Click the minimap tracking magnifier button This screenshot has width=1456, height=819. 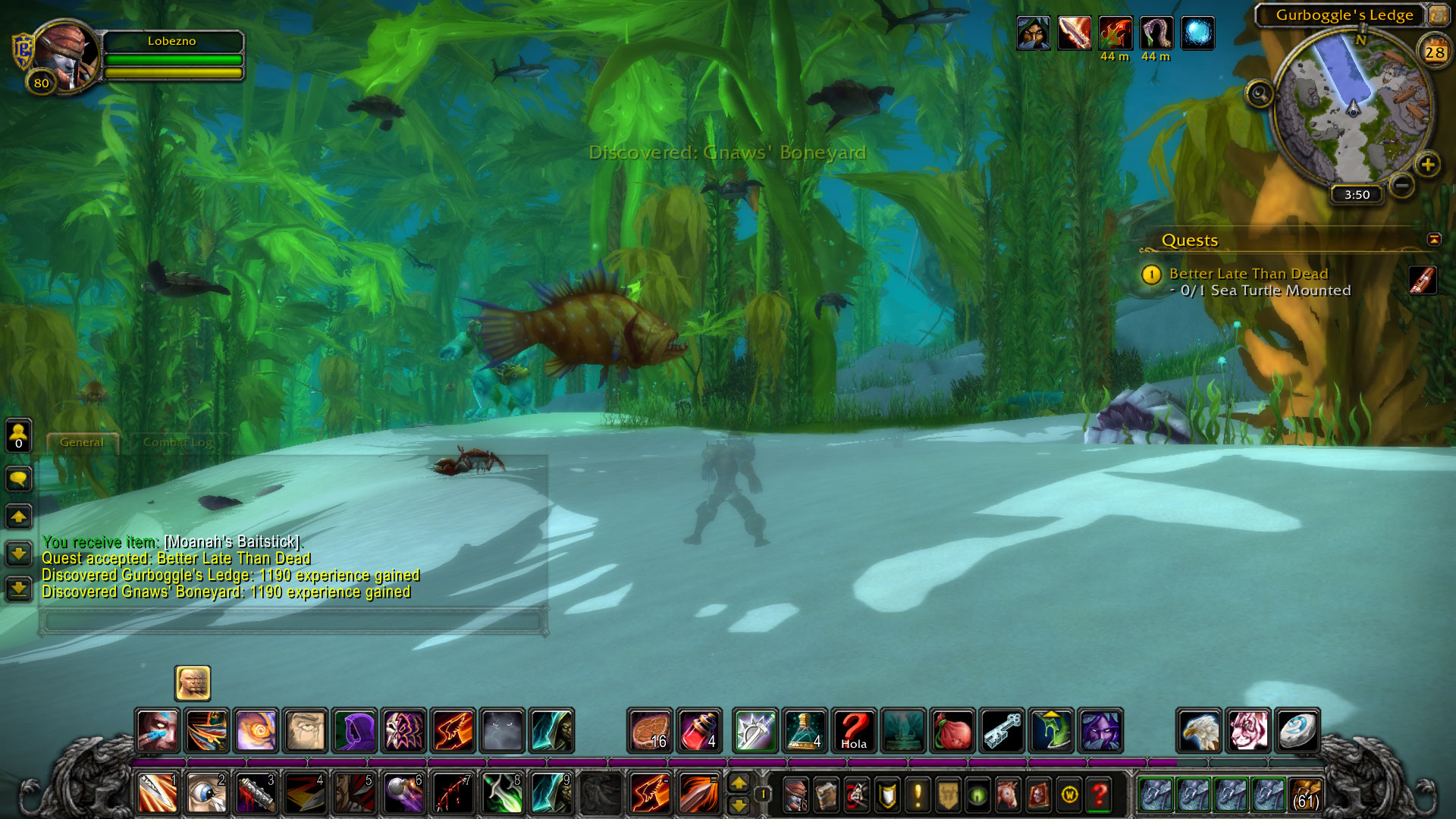tap(1260, 95)
